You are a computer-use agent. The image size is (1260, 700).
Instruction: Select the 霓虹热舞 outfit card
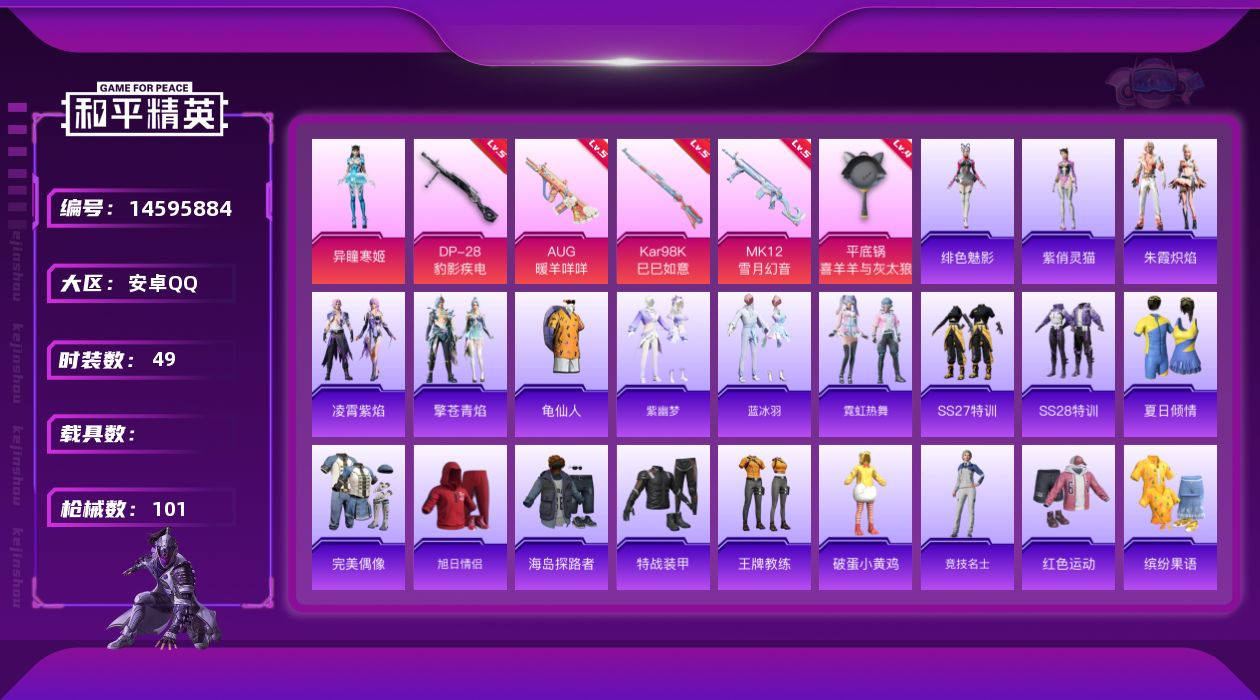[865, 364]
